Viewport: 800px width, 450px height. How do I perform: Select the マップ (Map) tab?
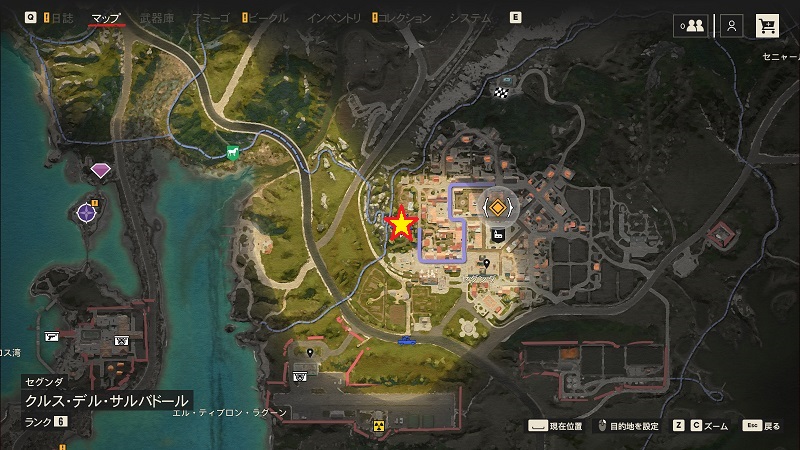pos(106,17)
